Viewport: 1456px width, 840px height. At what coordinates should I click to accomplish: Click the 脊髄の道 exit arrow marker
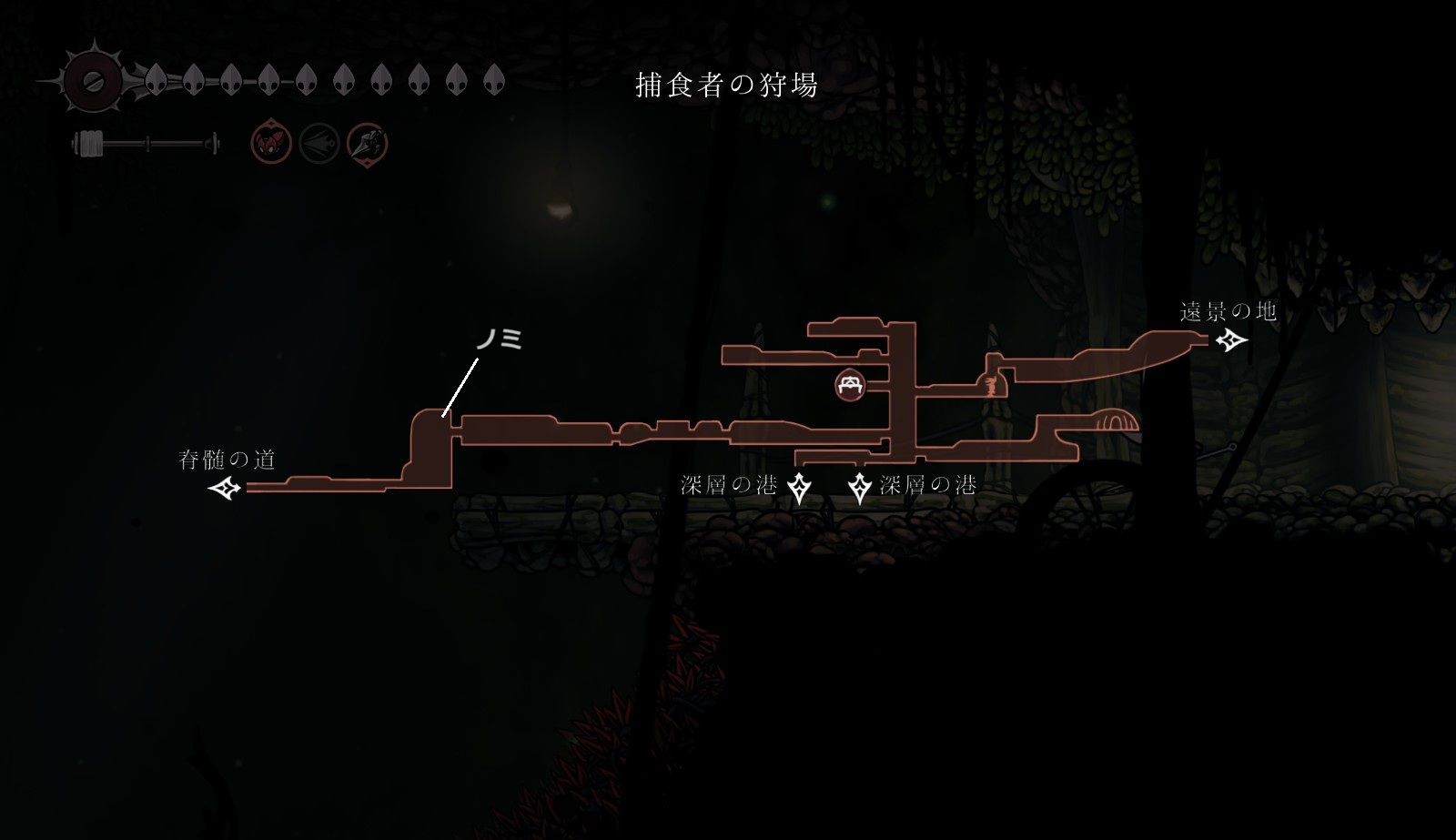[225, 489]
